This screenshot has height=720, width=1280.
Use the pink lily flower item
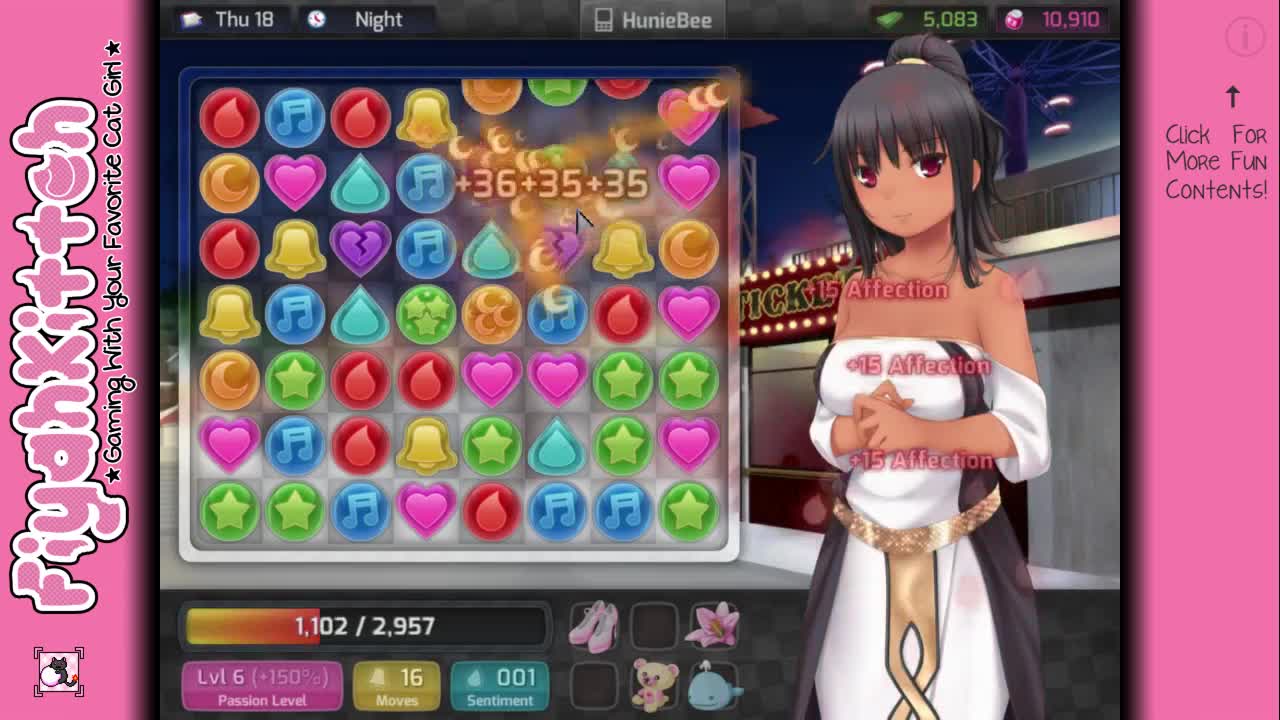click(x=713, y=625)
